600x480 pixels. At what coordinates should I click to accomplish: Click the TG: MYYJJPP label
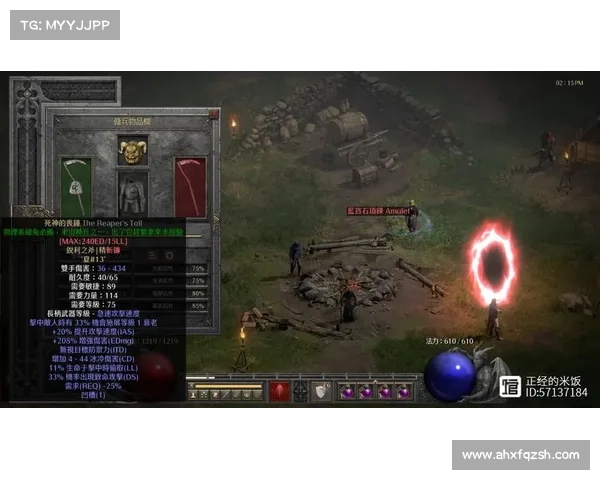64,24
